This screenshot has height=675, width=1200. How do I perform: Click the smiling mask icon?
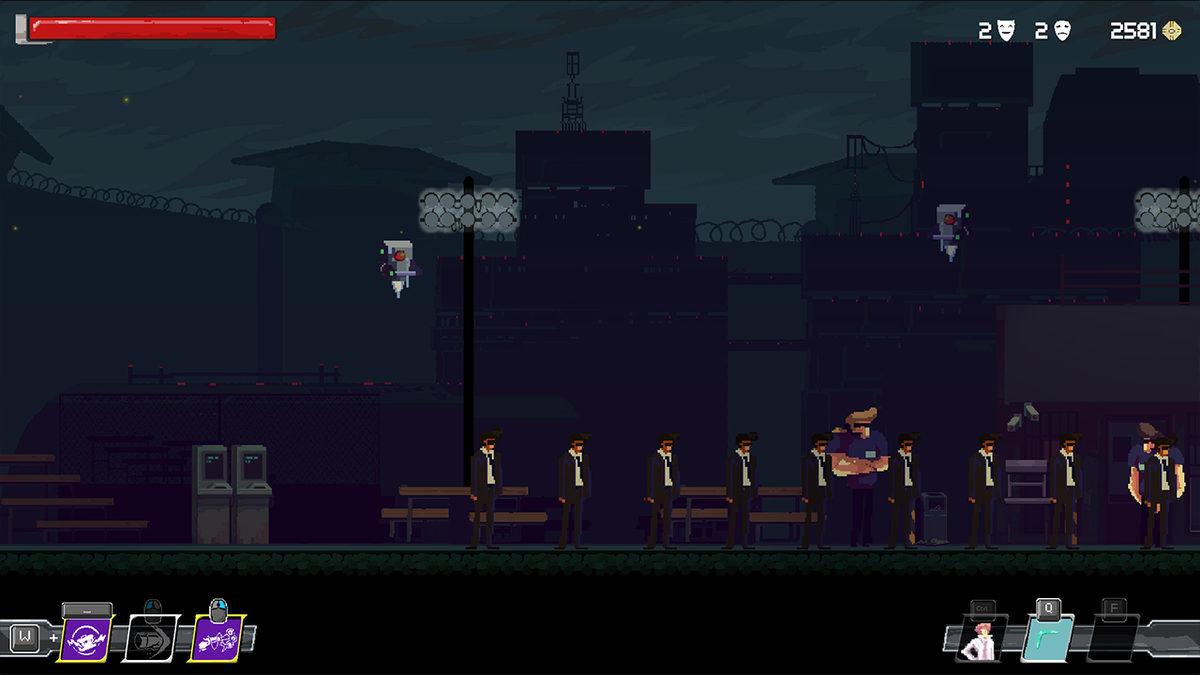point(1005,31)
